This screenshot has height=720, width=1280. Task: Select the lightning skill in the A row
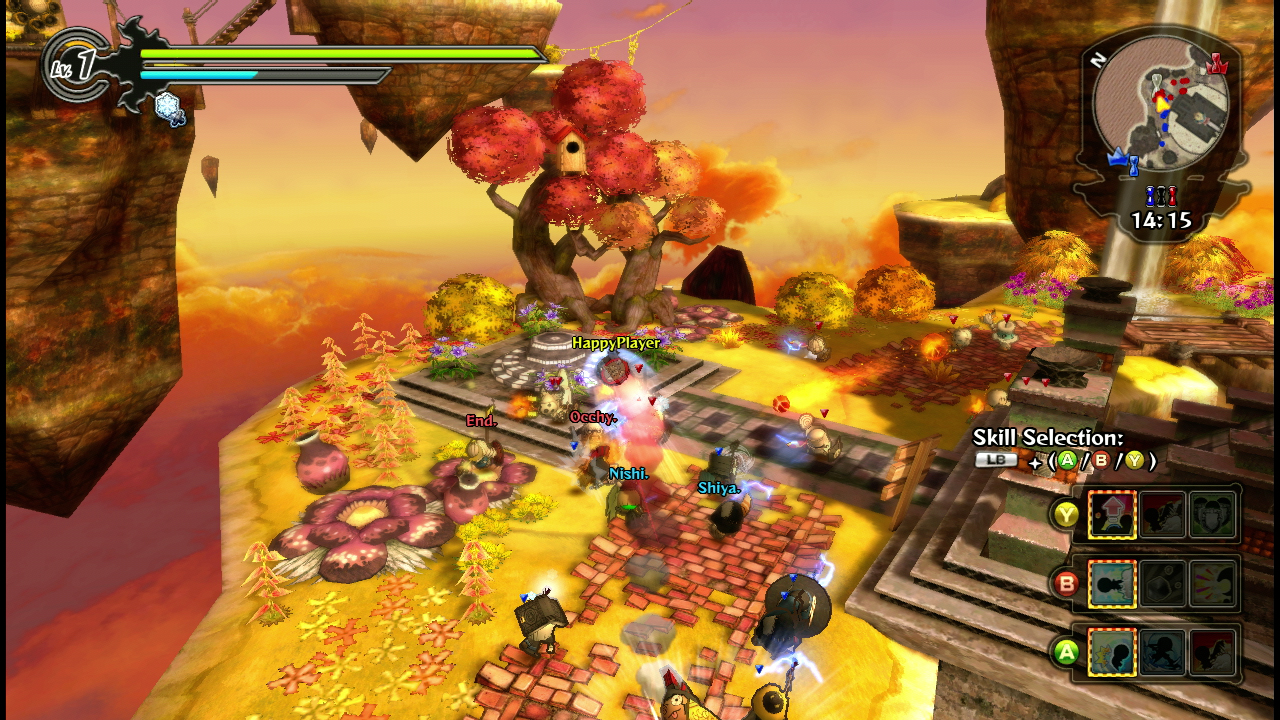[x=1112, y=652]
